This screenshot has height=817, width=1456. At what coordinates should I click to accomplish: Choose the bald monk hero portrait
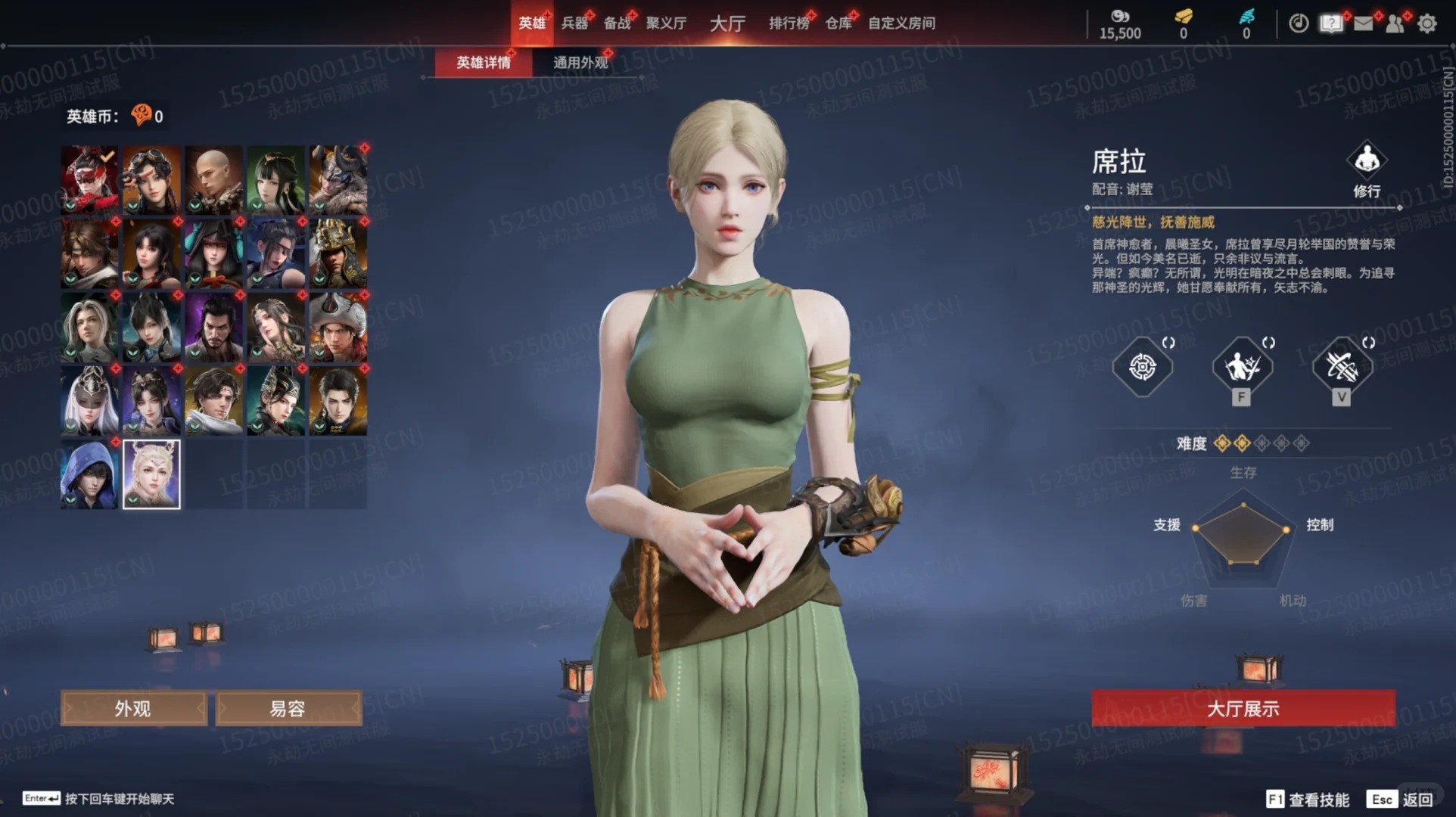(214, 180)
